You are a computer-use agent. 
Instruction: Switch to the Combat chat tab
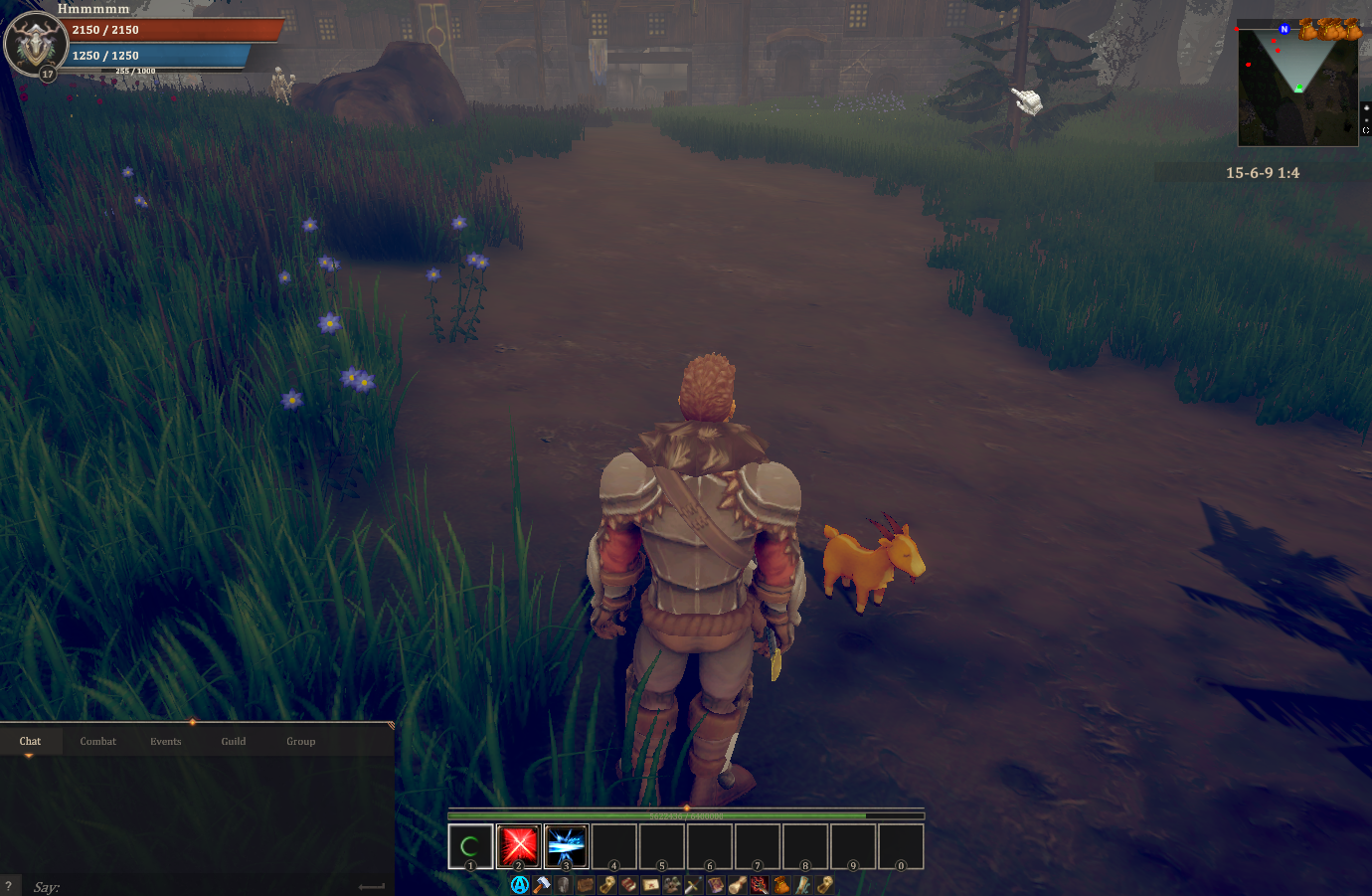click(x=97, y=741)
